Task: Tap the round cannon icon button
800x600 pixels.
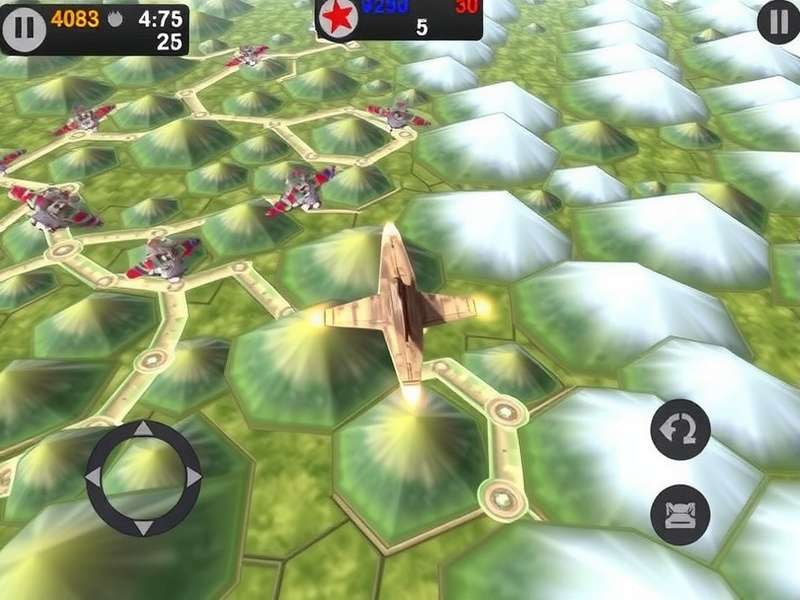Action: pos(680,515)
